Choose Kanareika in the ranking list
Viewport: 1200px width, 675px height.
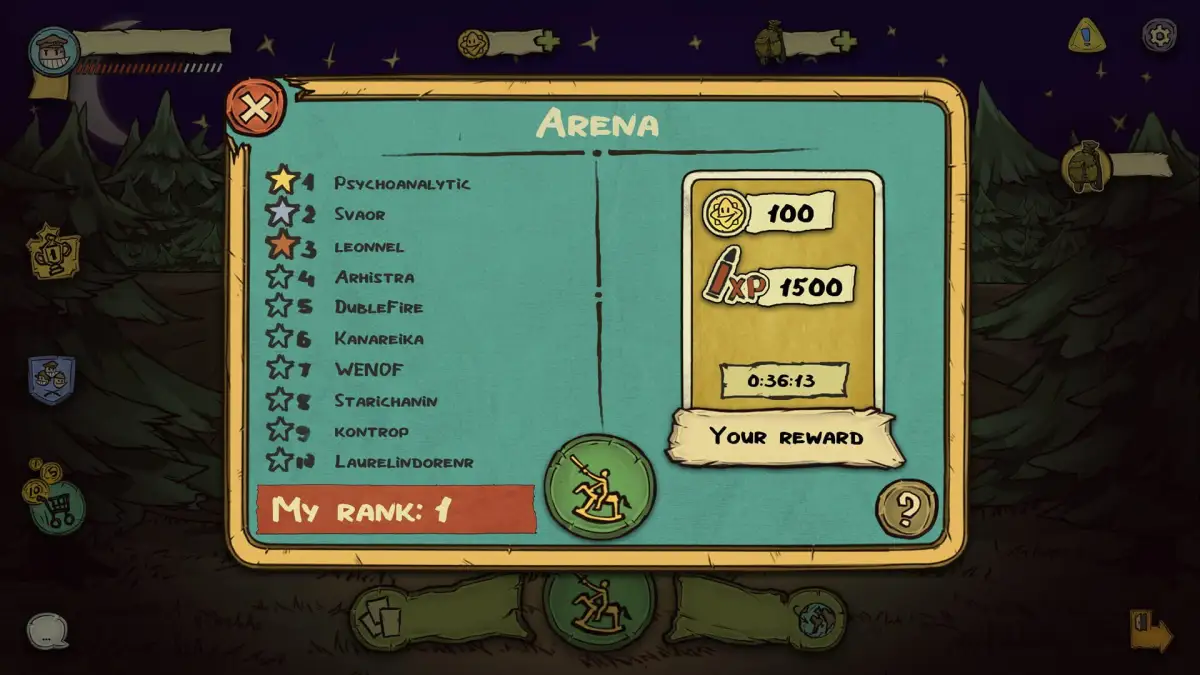(378, 338)
